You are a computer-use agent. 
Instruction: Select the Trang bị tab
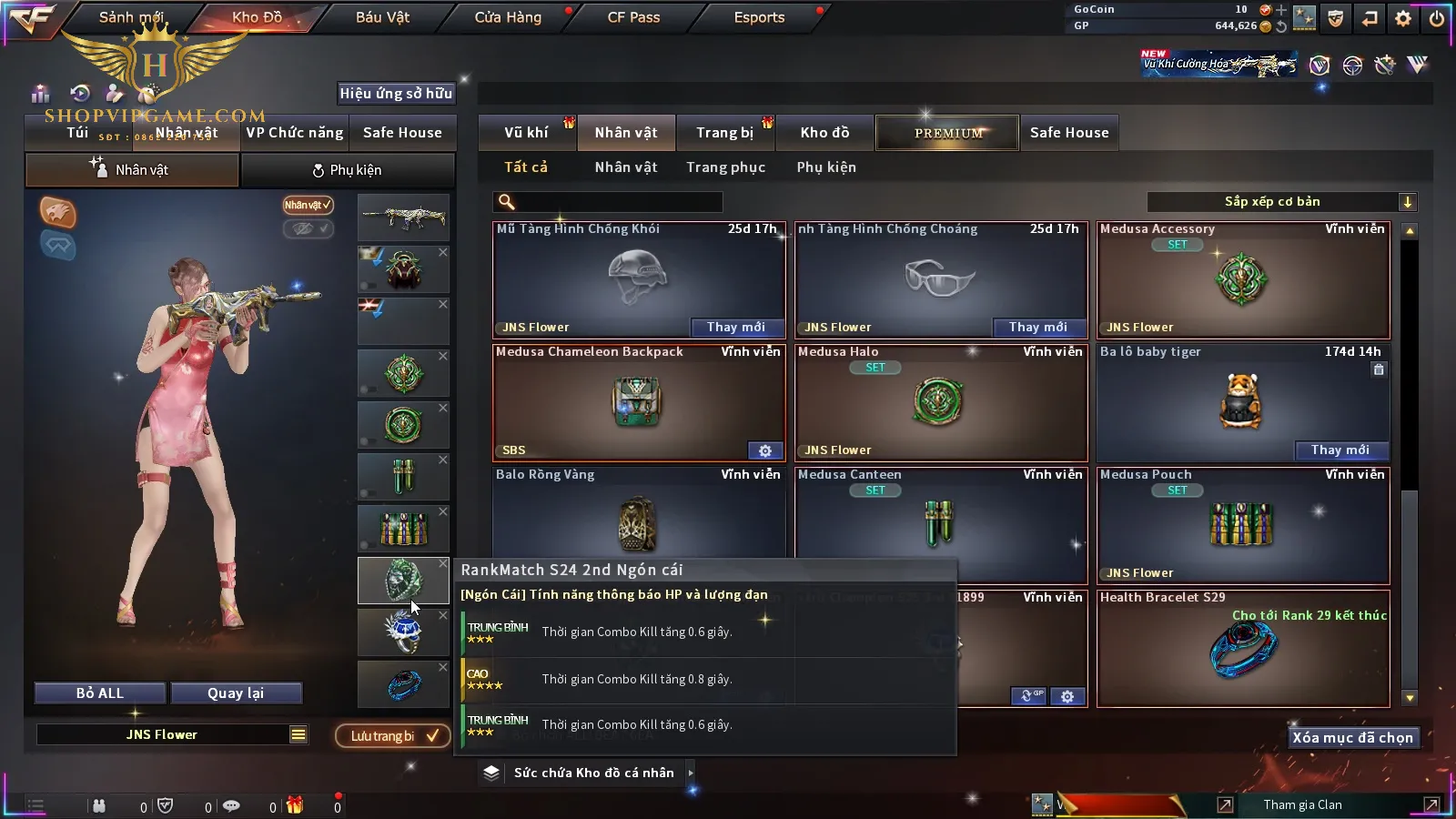pos(724,133)
